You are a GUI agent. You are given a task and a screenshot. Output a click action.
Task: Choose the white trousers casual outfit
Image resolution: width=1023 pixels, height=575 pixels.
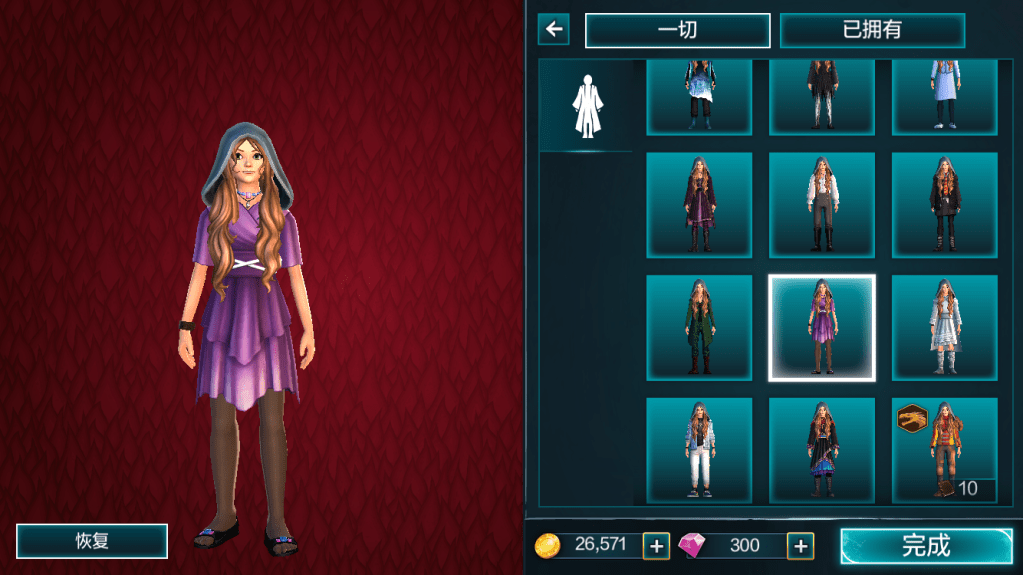point(698,450)
